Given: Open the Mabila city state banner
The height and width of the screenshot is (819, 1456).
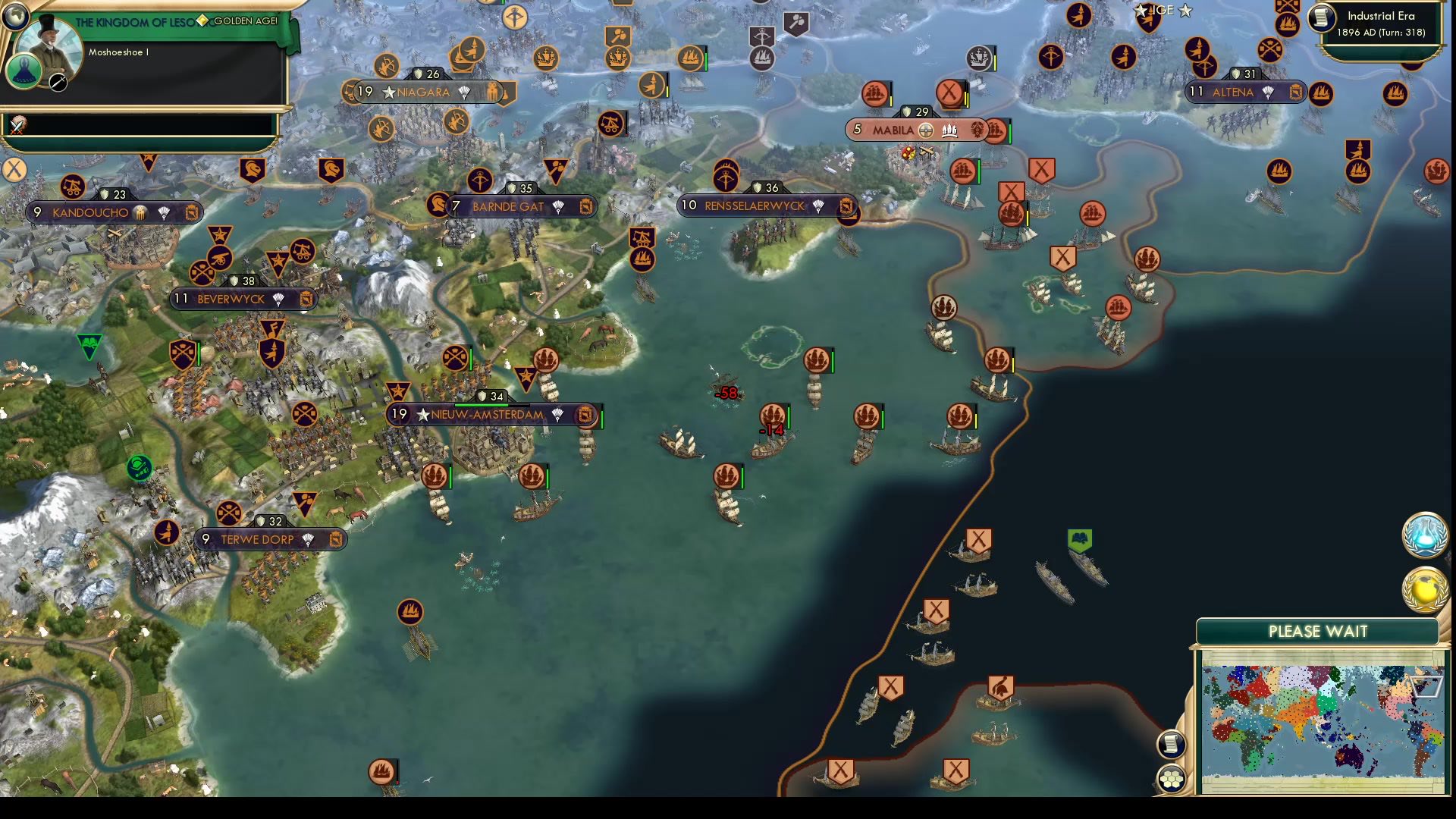Looking at the screenshot, I should coord(895,130).
